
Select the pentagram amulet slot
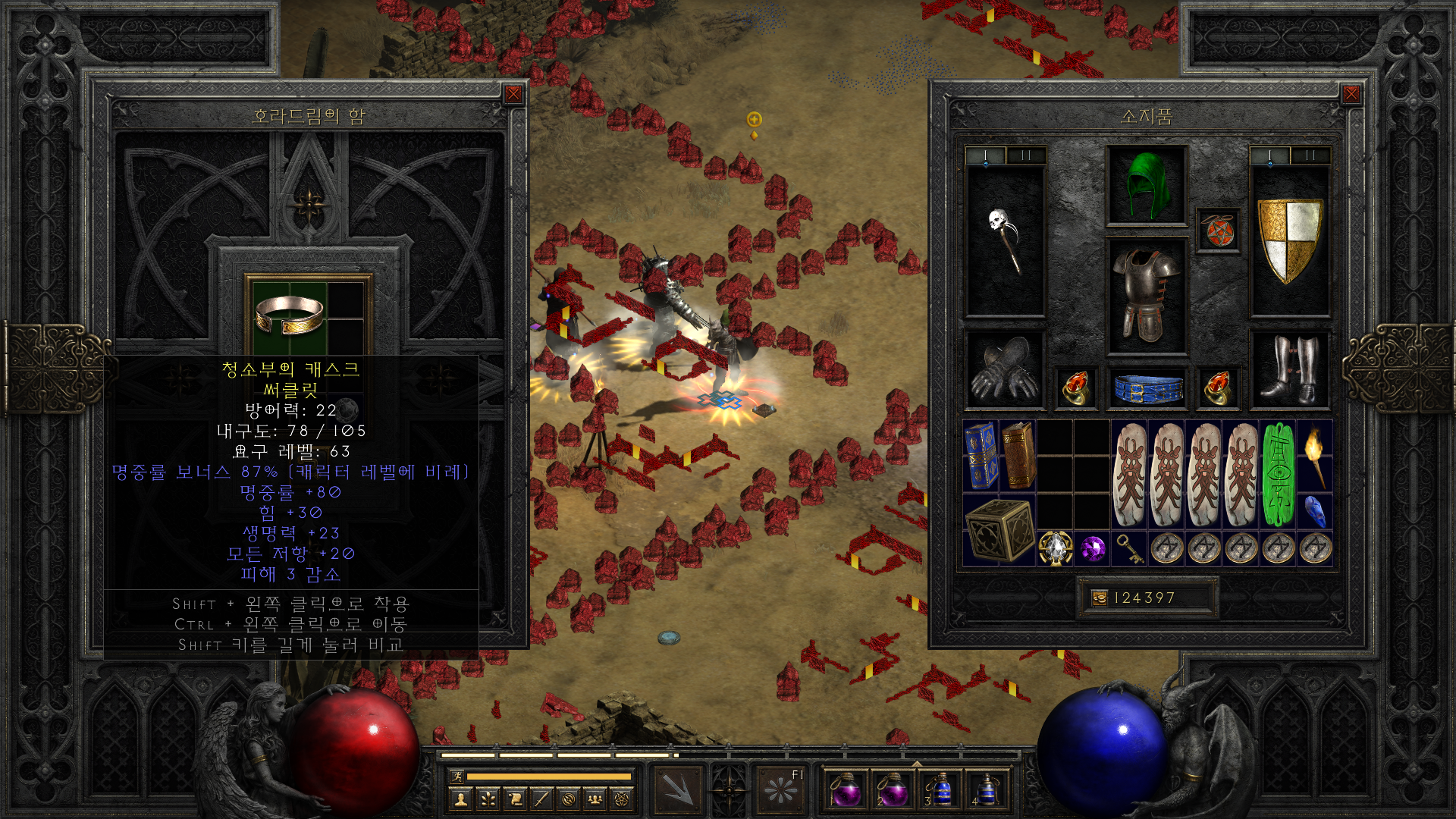coord(1218,231)
